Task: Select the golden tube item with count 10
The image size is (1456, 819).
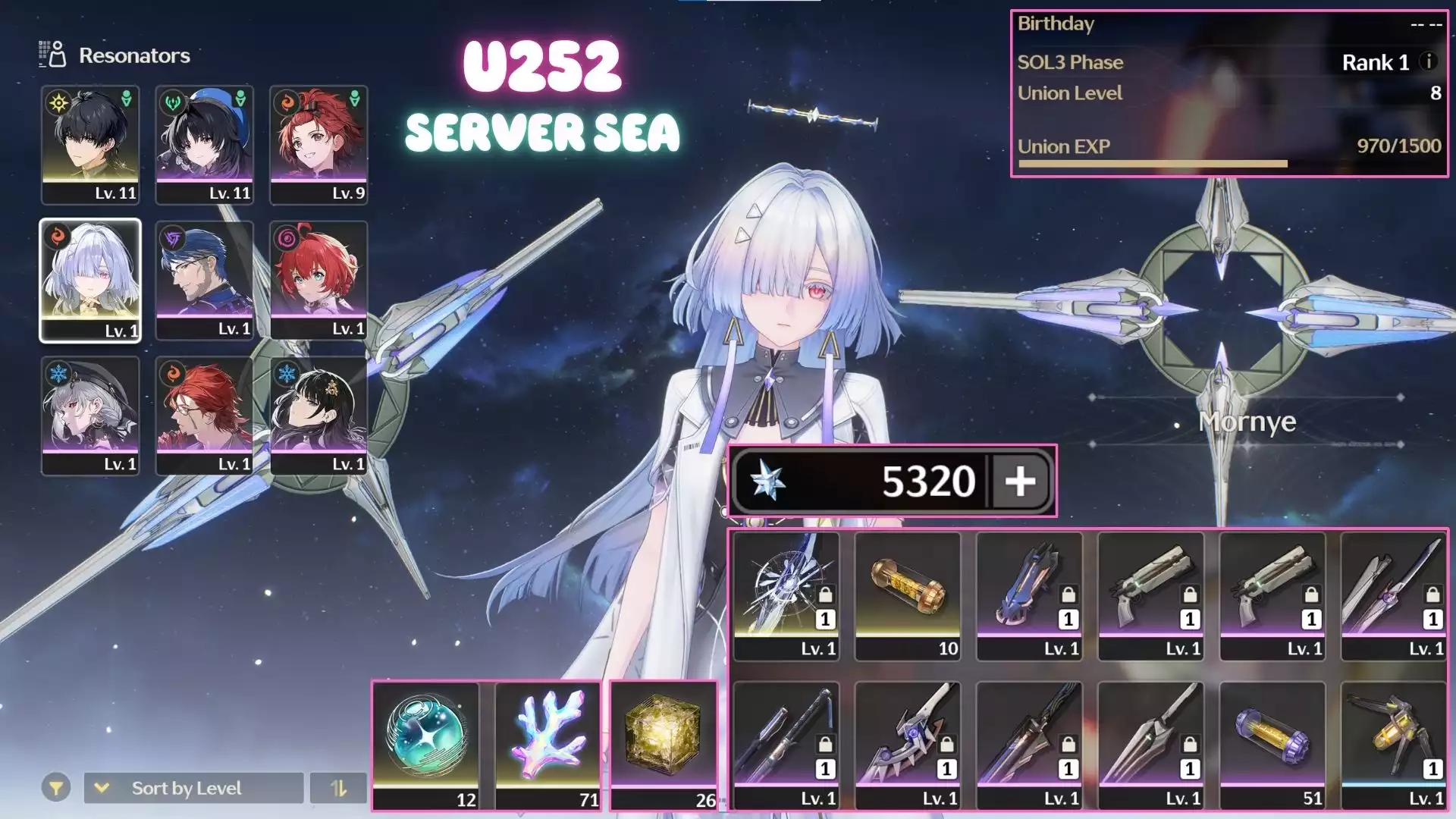Action: [x=908, y=595]
